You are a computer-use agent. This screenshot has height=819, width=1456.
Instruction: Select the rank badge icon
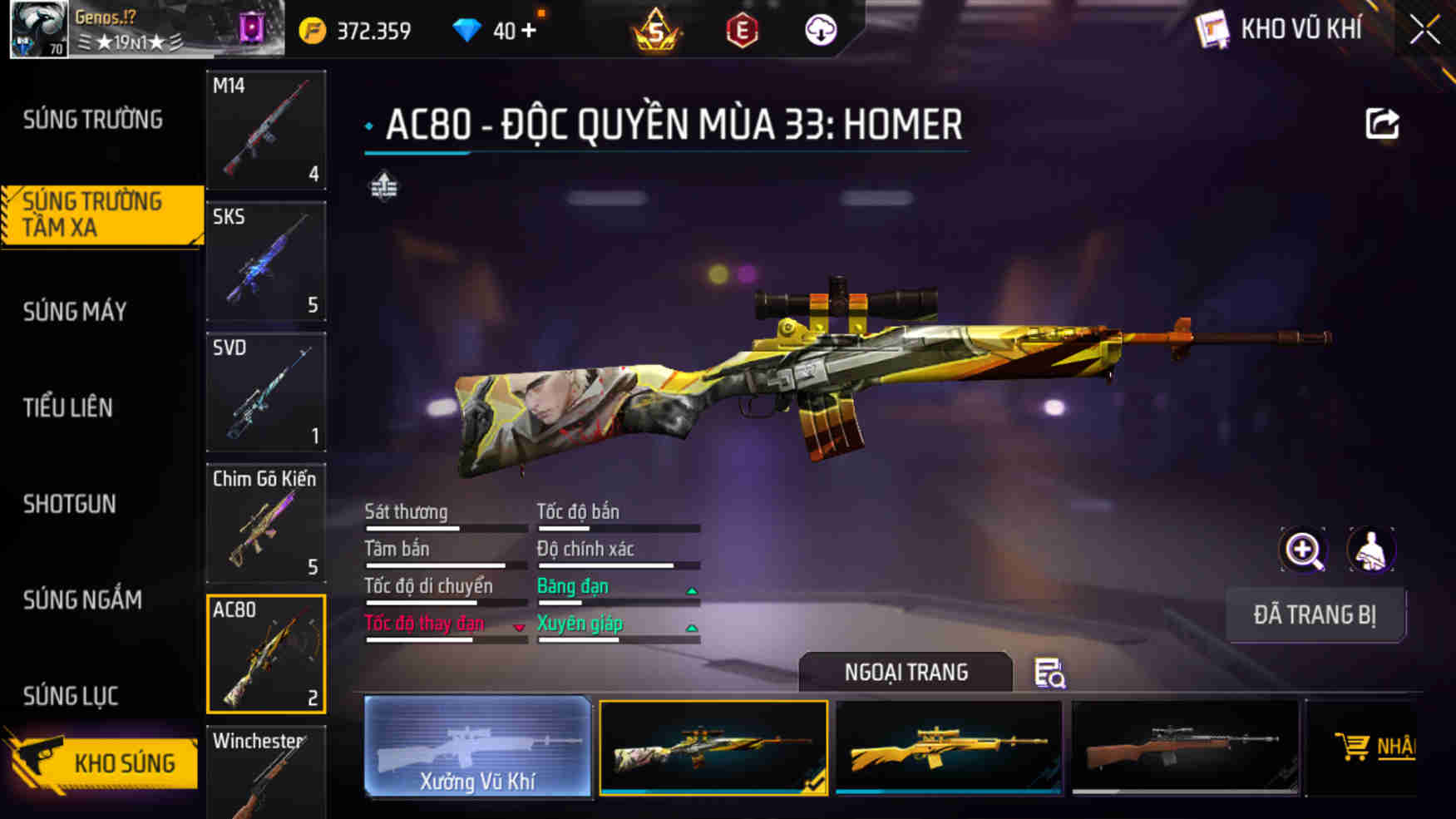click(656, 31)
